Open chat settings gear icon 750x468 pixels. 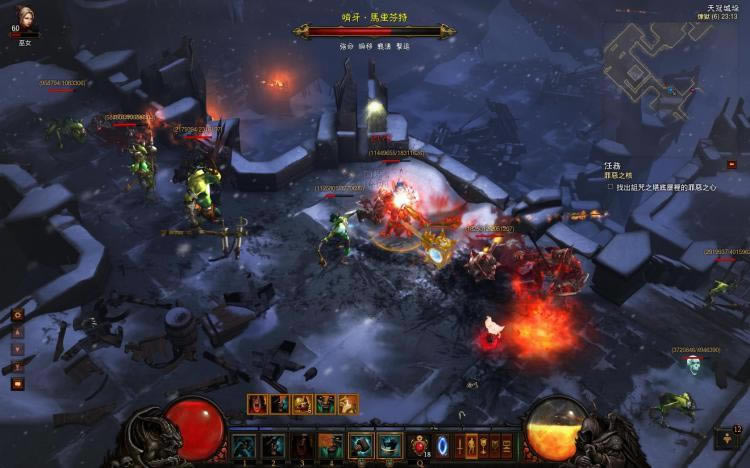click(x=17, y=314)
